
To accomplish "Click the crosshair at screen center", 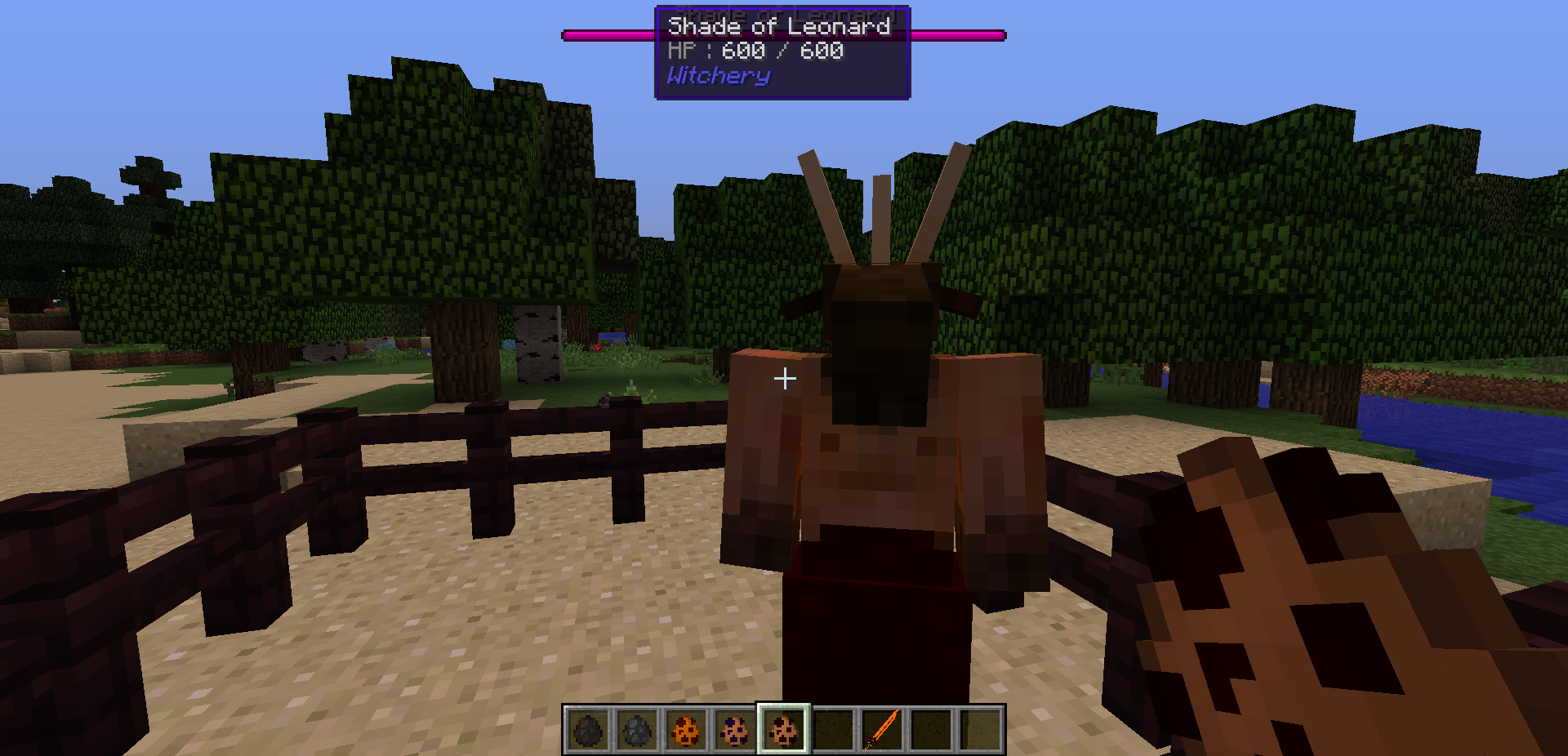I will coord(784,378).
